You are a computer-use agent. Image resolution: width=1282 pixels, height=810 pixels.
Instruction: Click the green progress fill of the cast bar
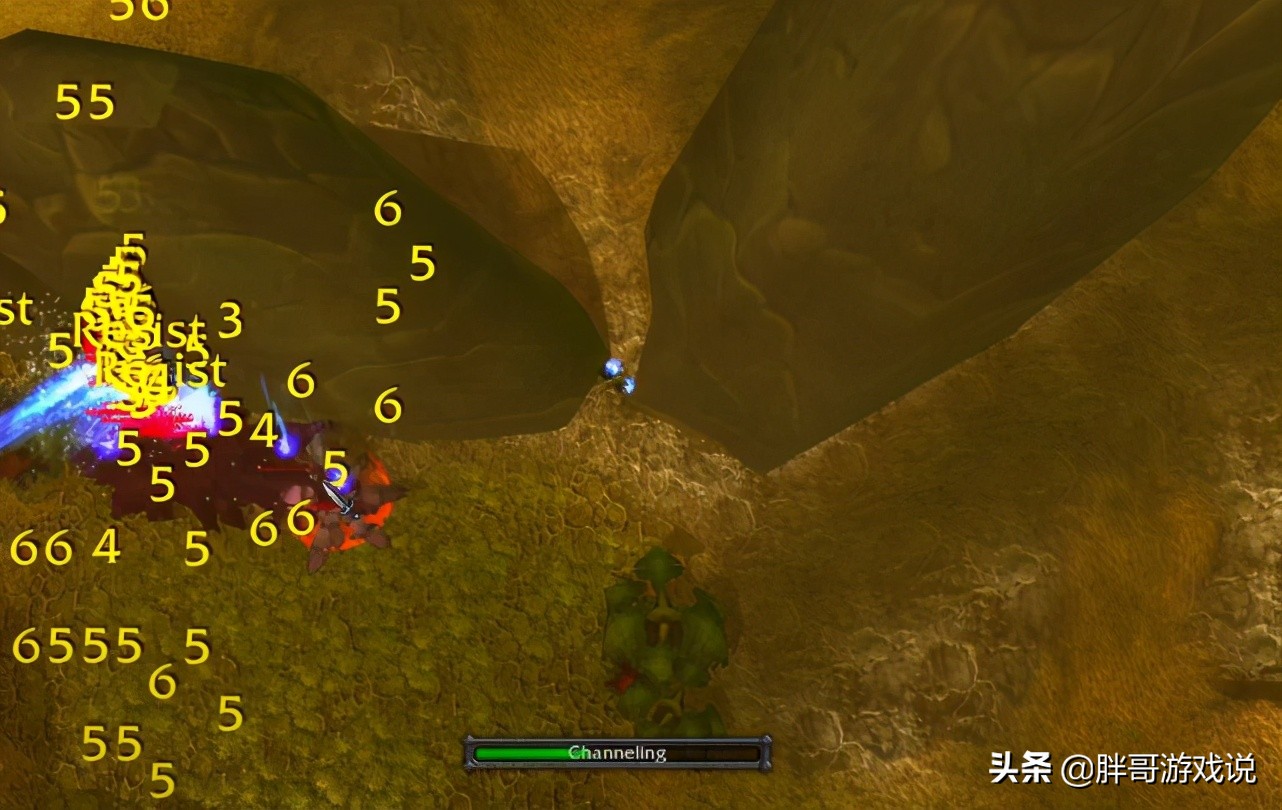coord(520,753)
